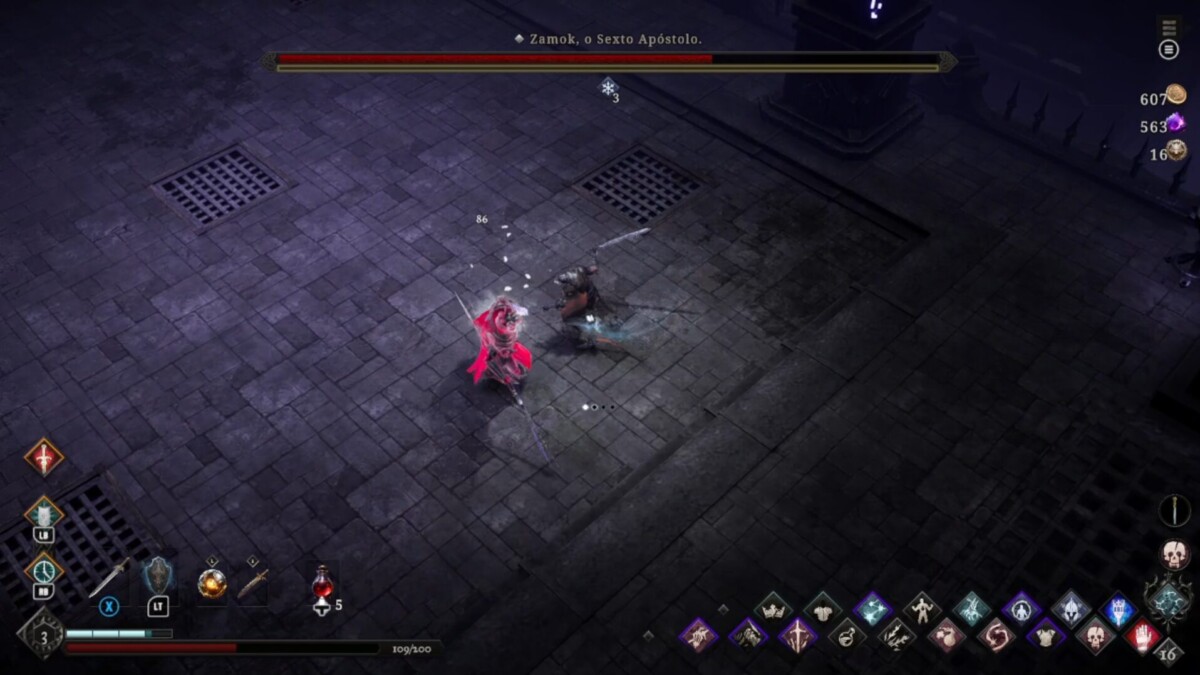Use the golden orb item
This screenshot has height=675, width=1200.
click(212, 582)
